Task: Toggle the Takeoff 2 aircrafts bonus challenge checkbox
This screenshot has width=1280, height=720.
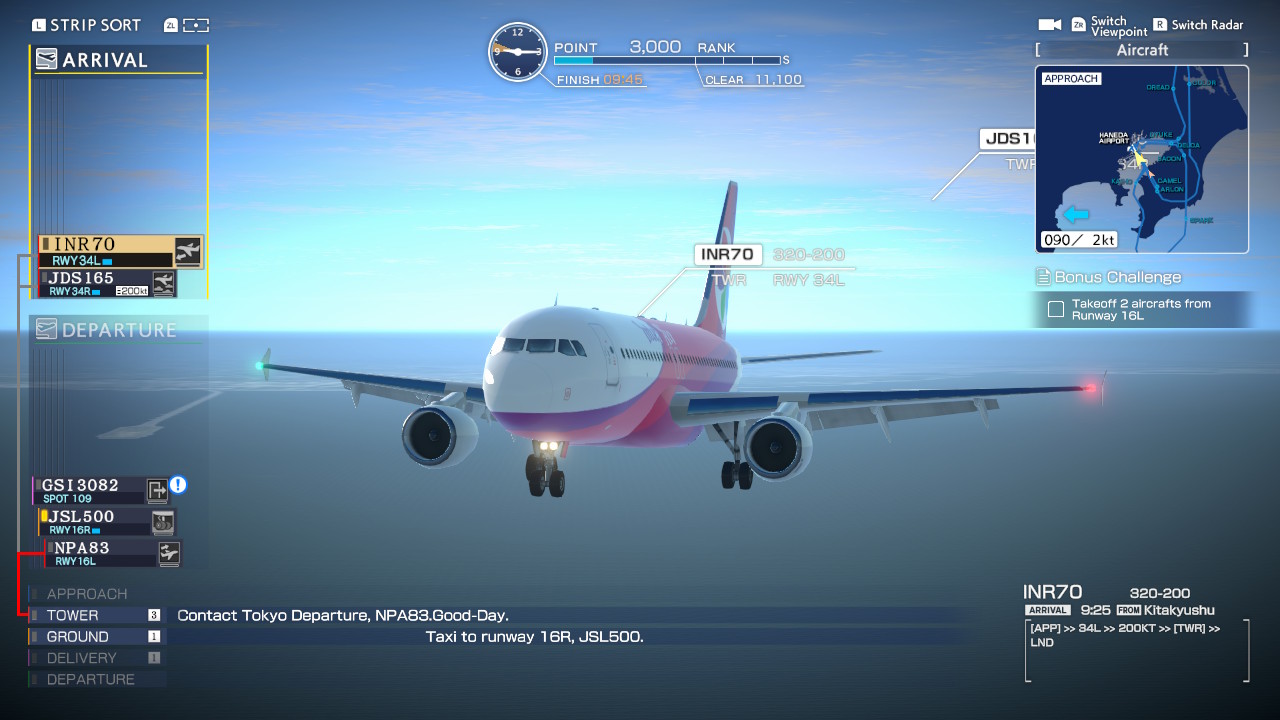Action: pyautogui.click(x=1055, y=310)
